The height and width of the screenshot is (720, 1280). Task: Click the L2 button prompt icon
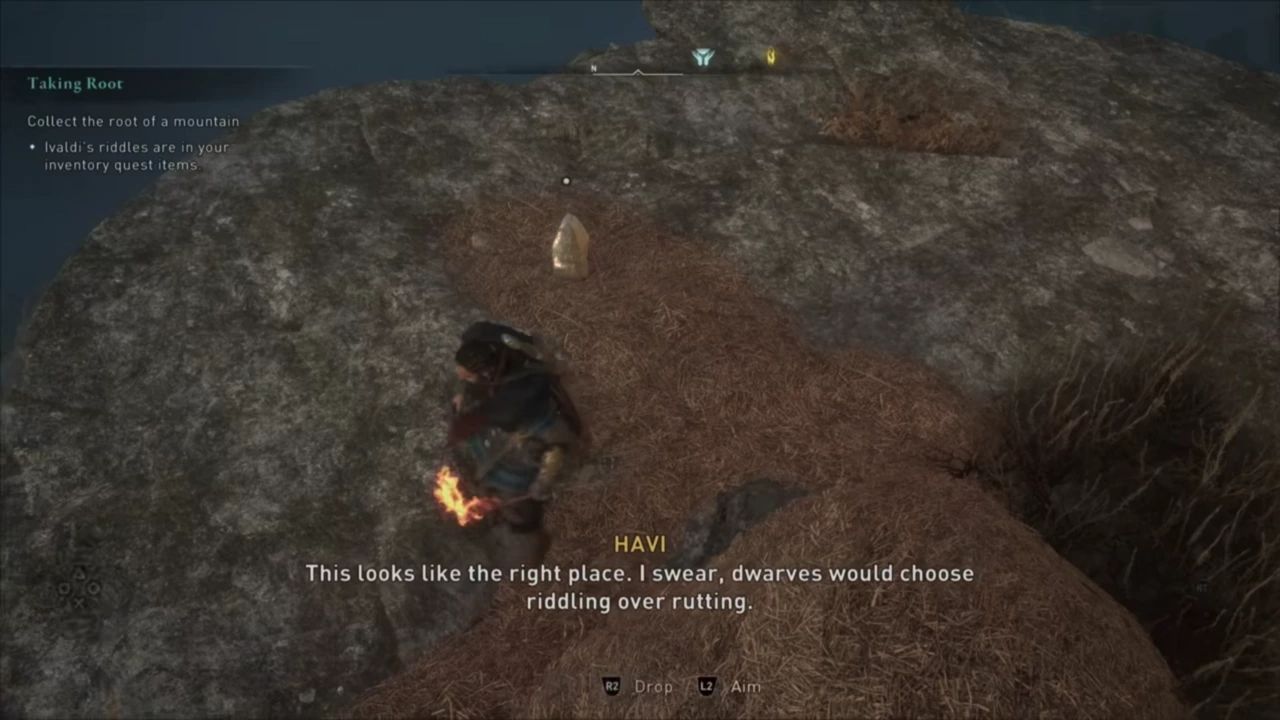(x=707, y=687)
